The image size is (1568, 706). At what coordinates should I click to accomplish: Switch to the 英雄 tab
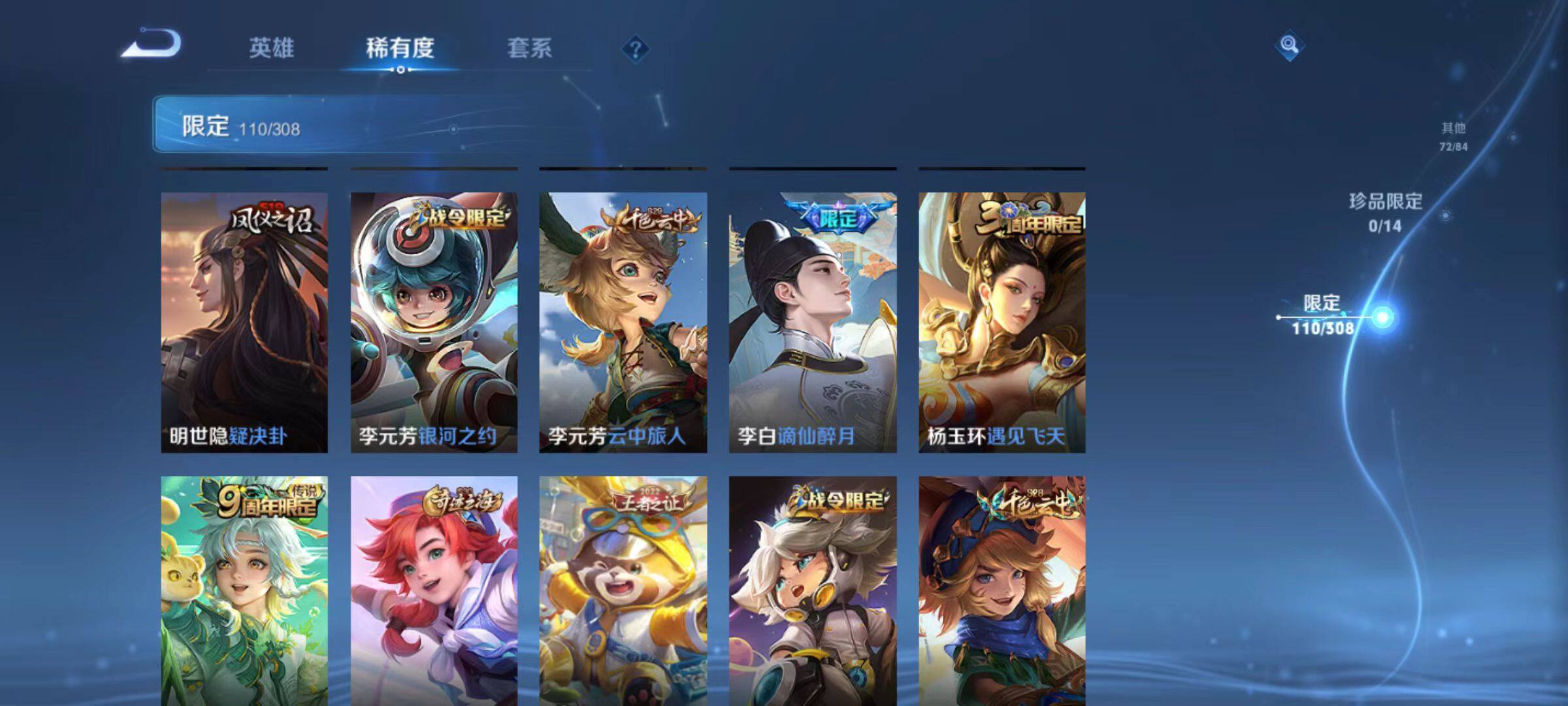click(x=271, y=48)
